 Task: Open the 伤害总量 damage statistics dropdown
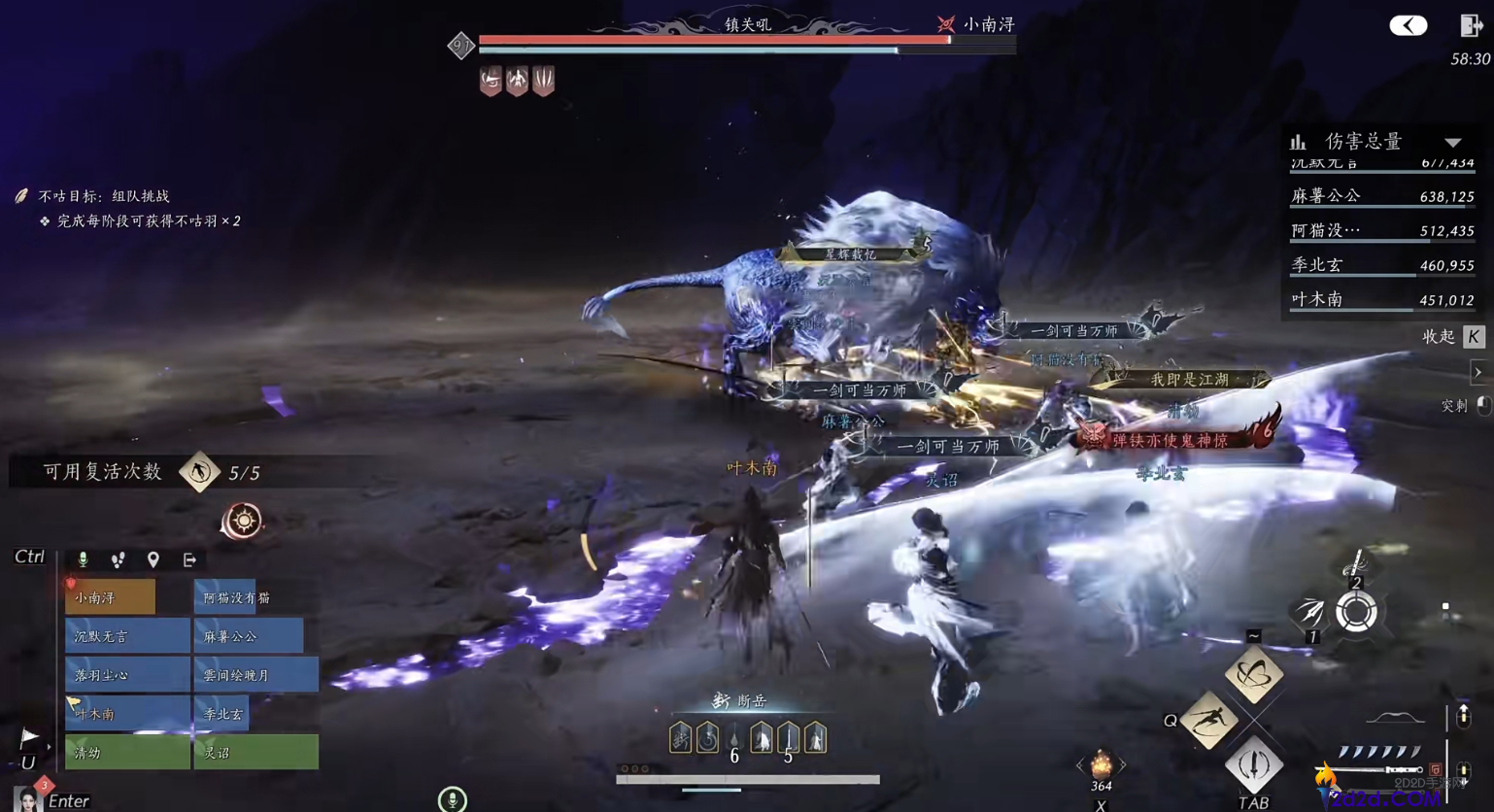1452,143
